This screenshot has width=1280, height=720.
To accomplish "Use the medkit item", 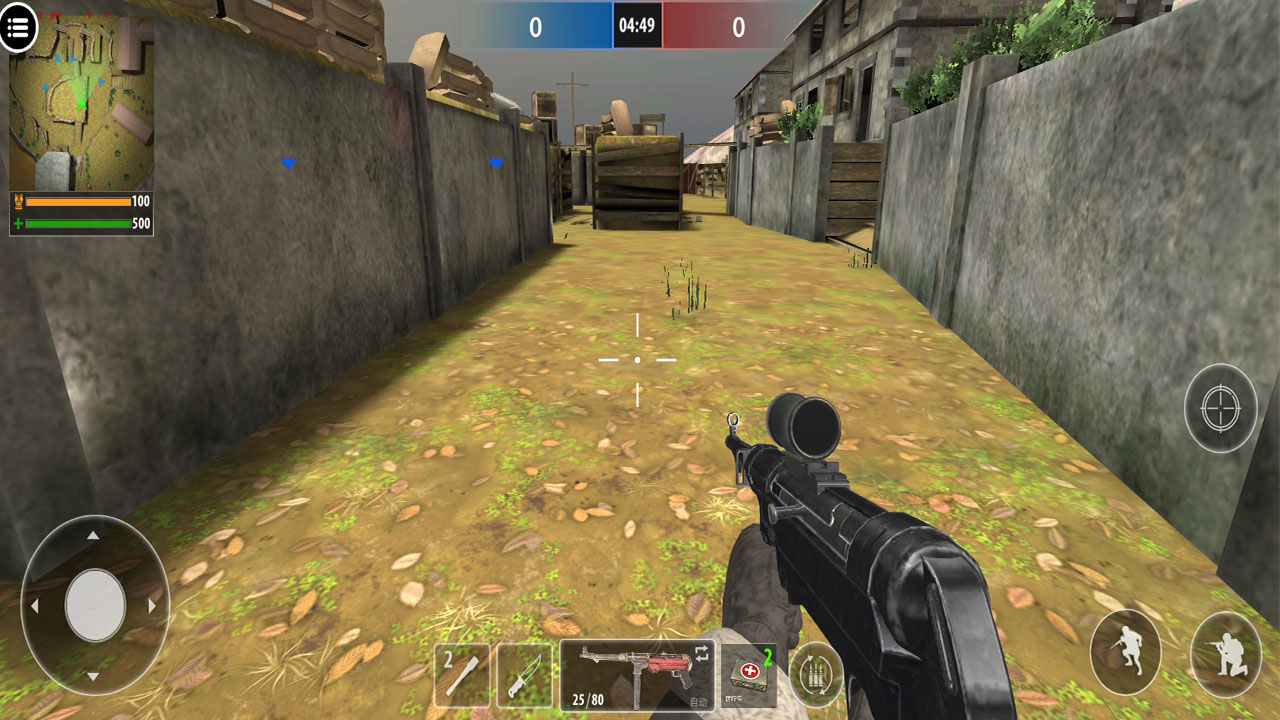I will coord(750,675).
